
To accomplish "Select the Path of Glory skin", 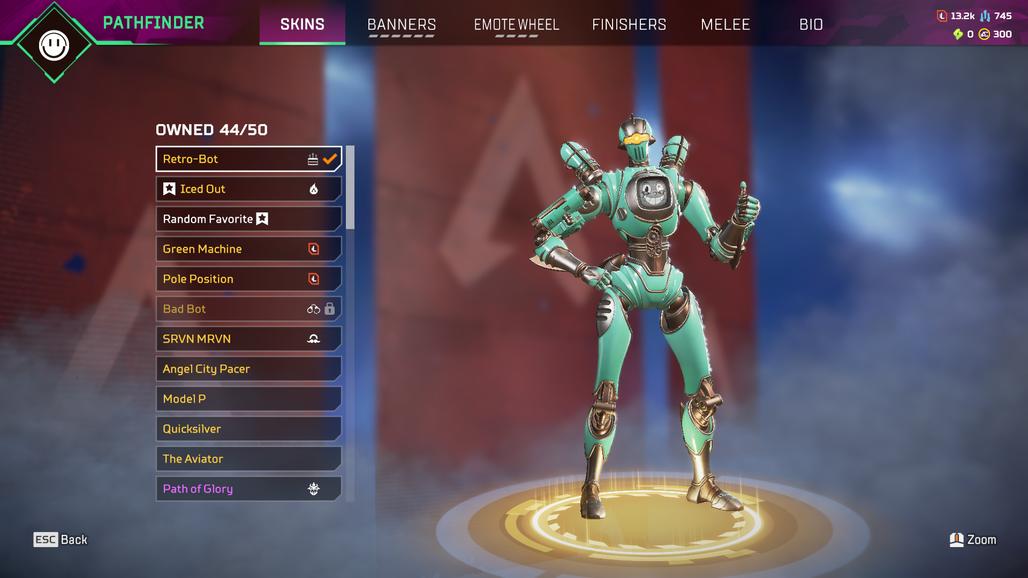I will (248, 489).
